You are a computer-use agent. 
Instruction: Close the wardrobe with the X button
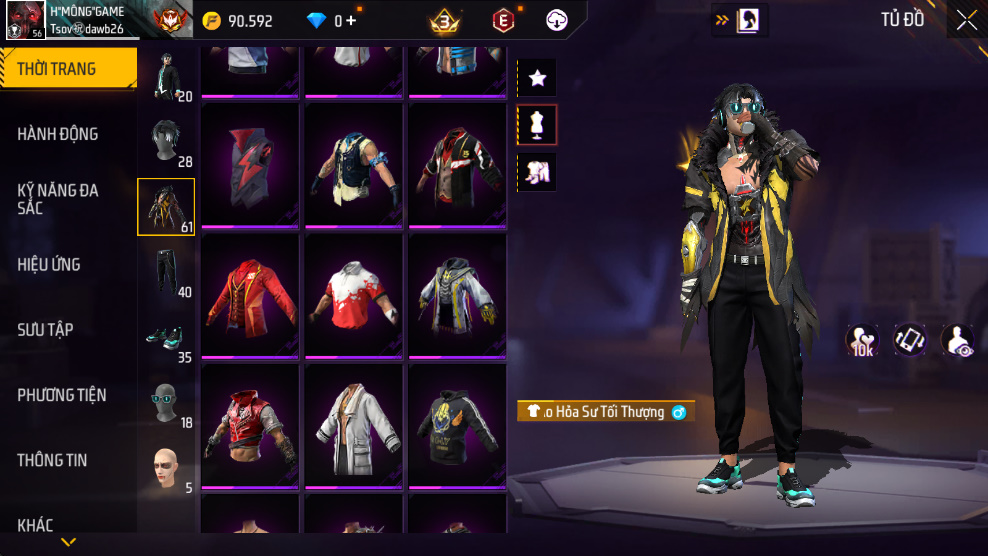(966, 20)
